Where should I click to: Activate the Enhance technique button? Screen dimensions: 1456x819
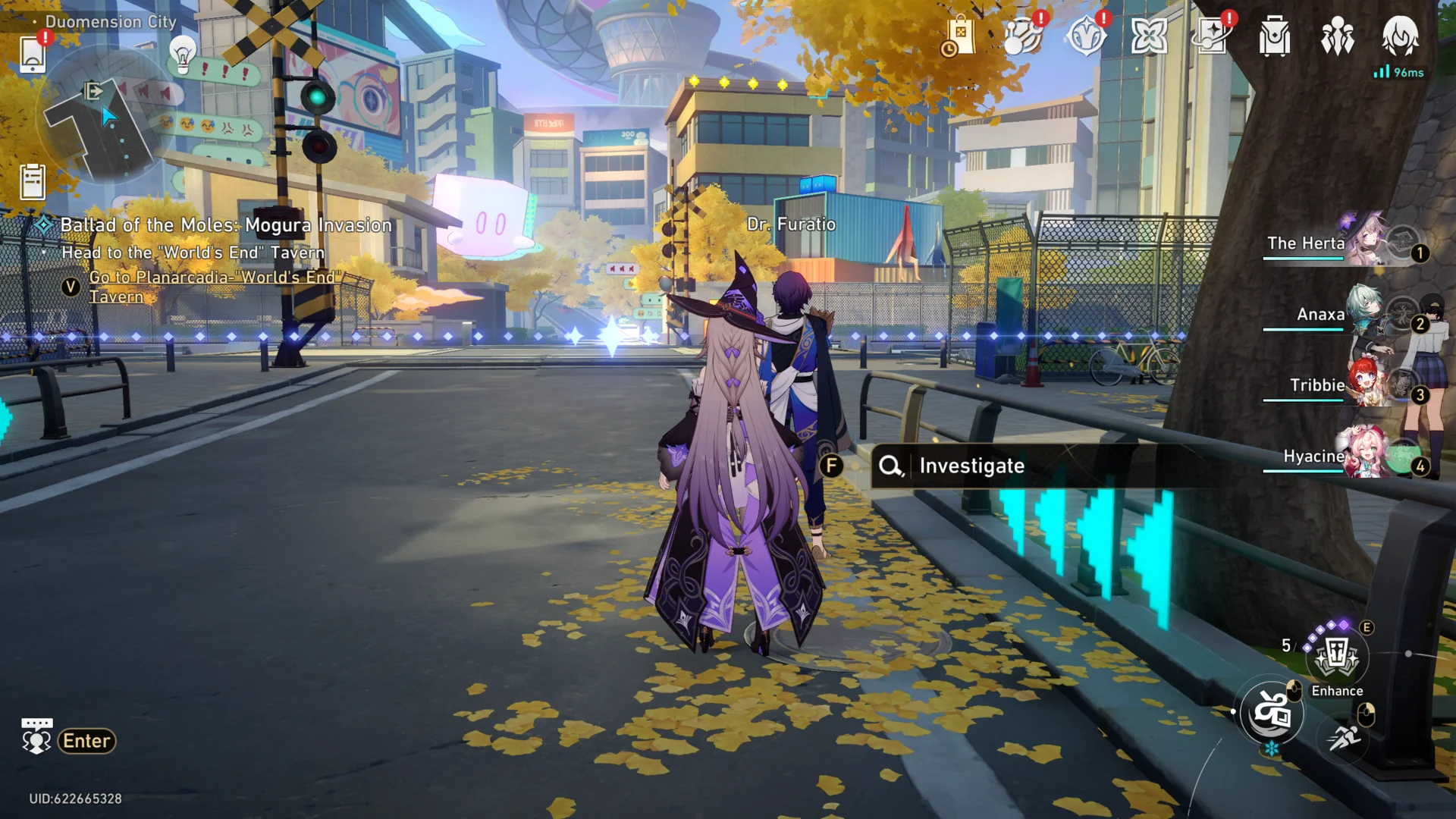point(1336,657)
